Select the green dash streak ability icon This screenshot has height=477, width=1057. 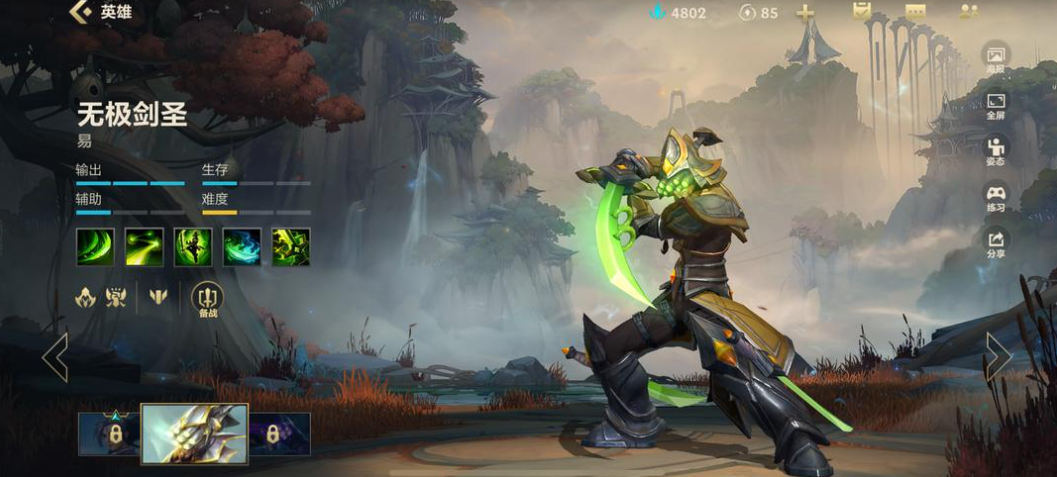(x=143, y=246)
